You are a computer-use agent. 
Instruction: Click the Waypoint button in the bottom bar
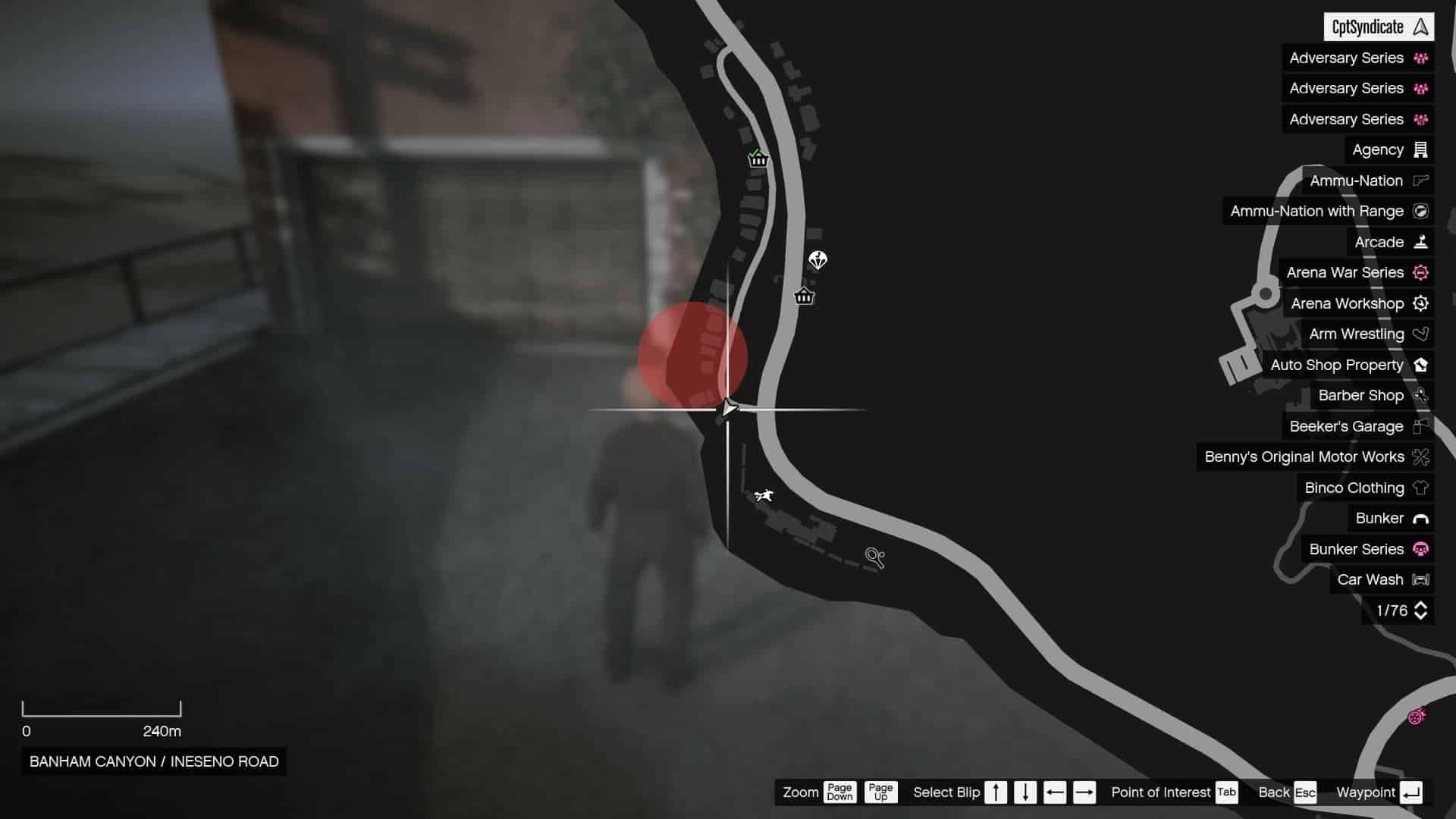1378,792
